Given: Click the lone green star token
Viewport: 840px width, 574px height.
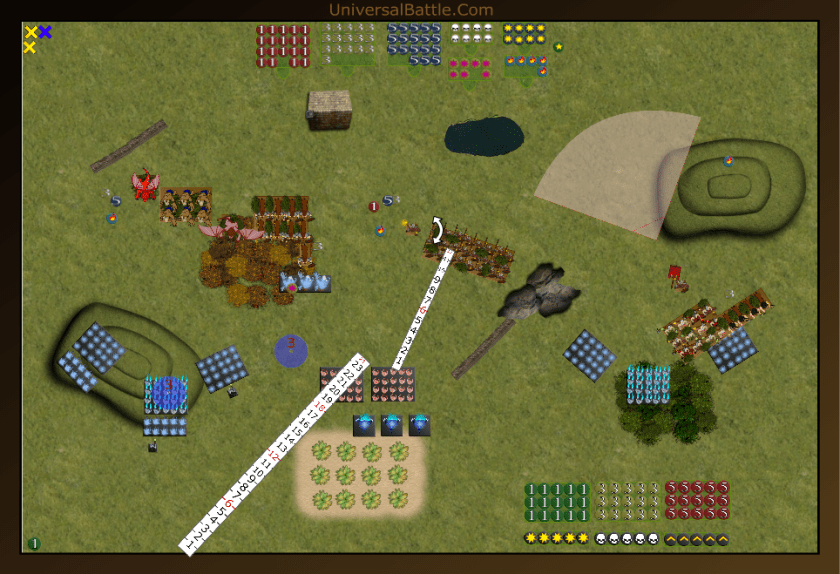Looking at the screenshot, I should click(558, 47).
